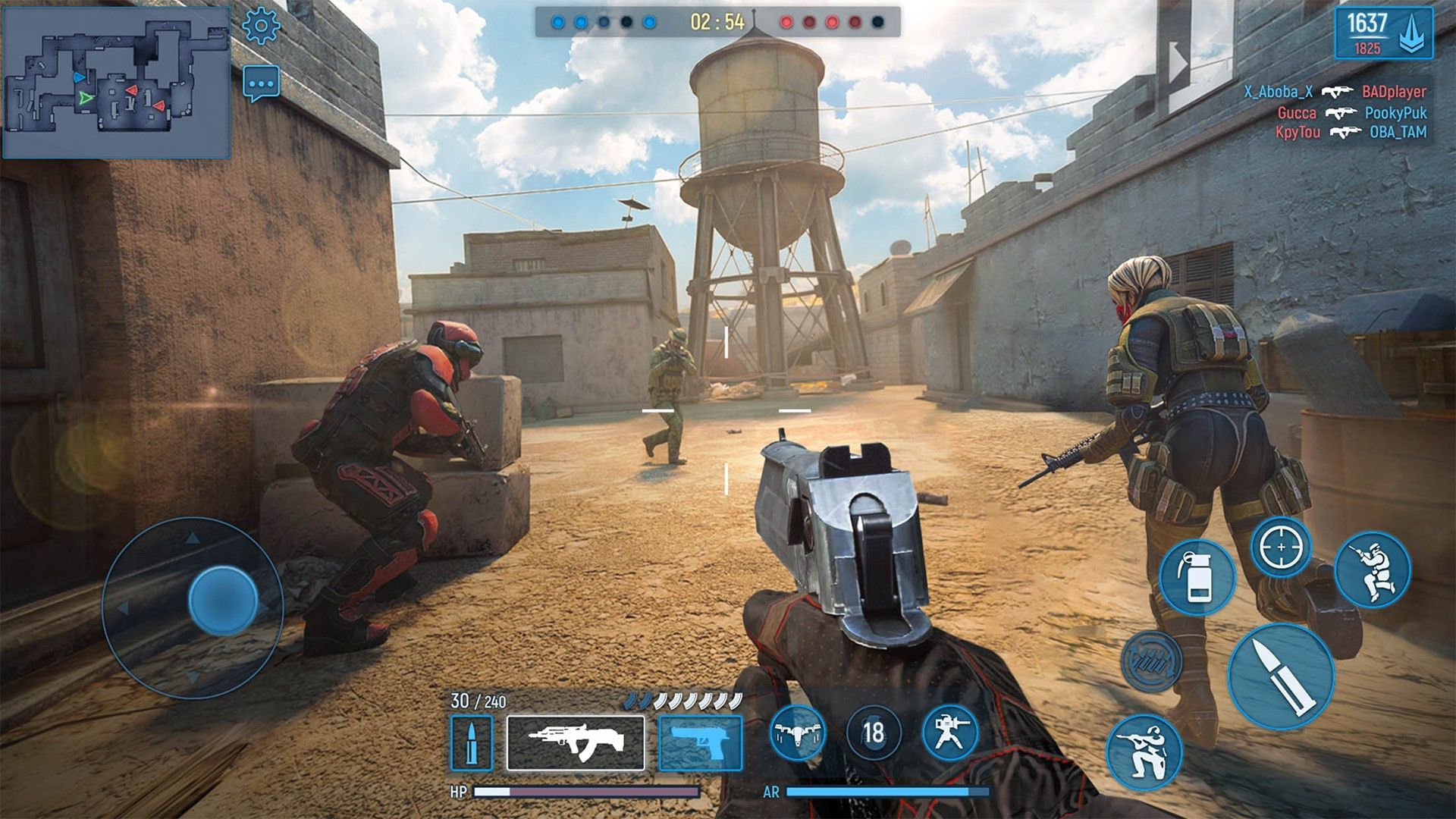The width and height of the screenshot is (1456, 819).
Task: Open the settings gear icon
Action: pos(261,27)
